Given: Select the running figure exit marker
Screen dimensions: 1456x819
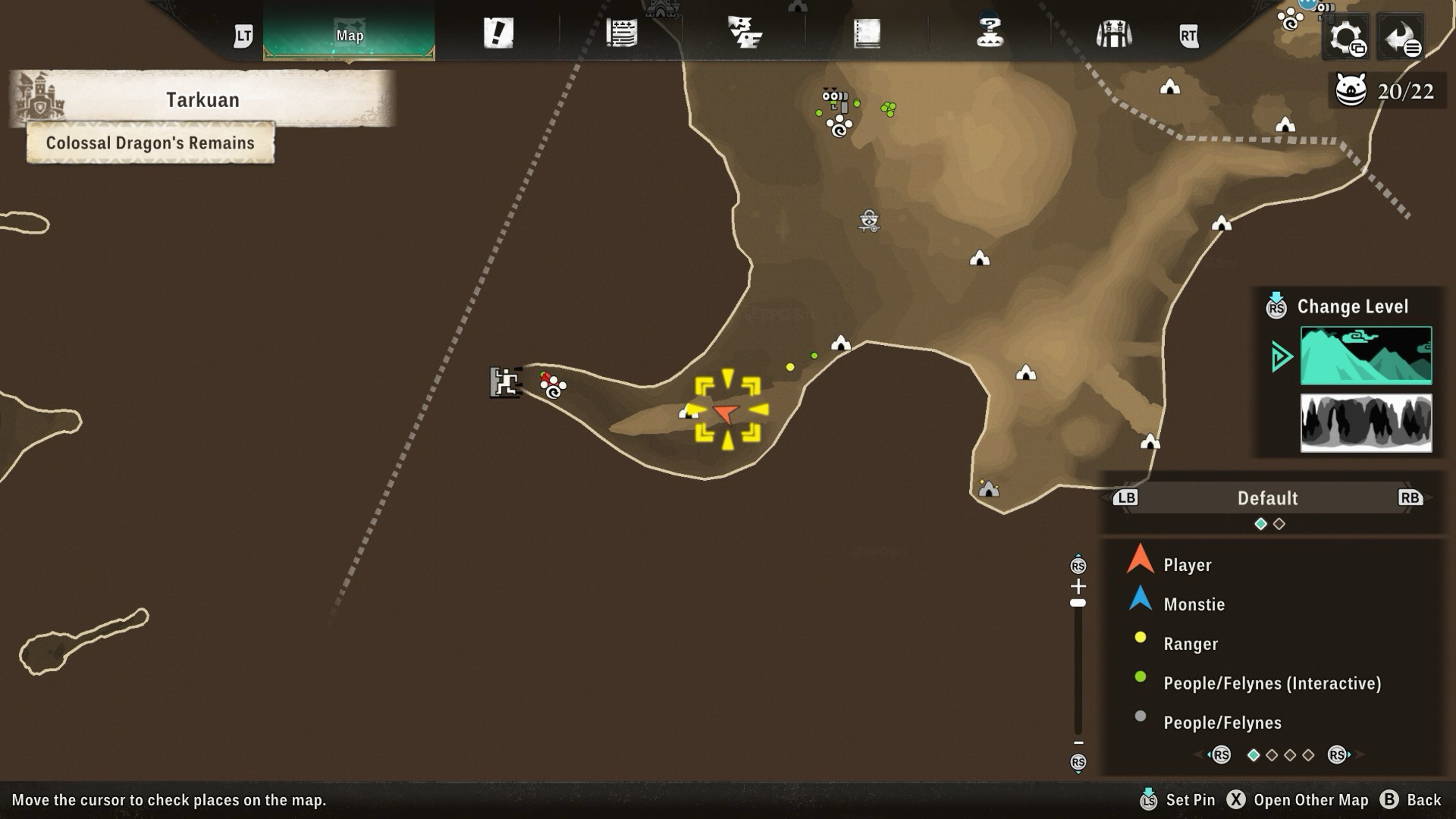Looking at the screenshot, I should (x=505, y=383).
